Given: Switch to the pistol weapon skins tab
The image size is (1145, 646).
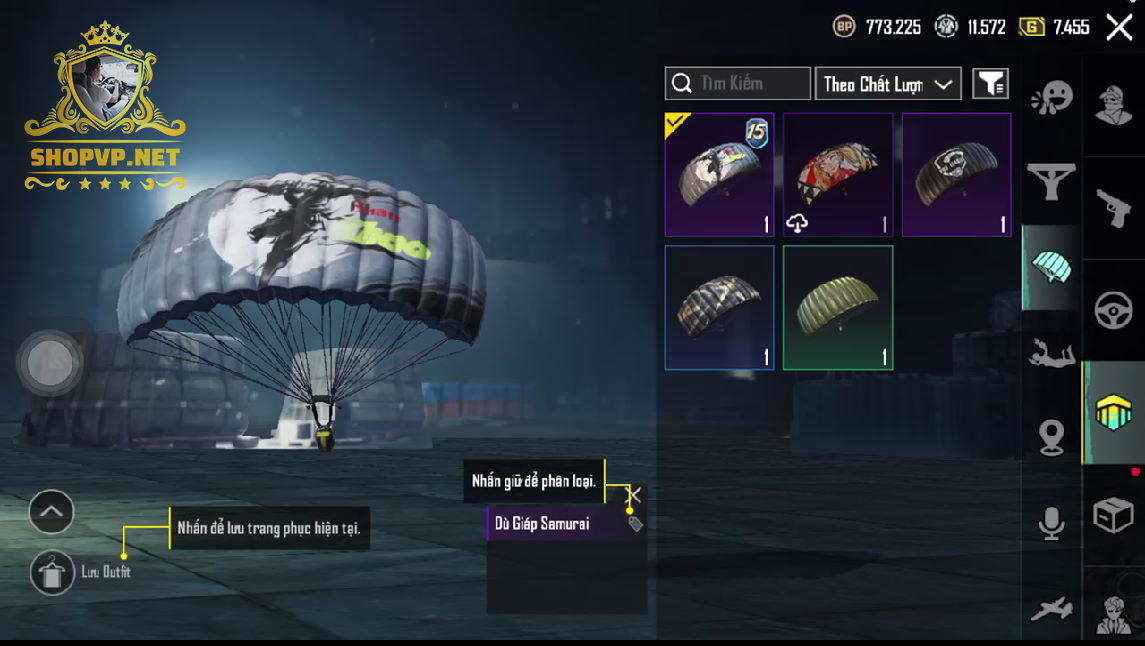Looking at the screenshot, I should (x=1114, y=207).
